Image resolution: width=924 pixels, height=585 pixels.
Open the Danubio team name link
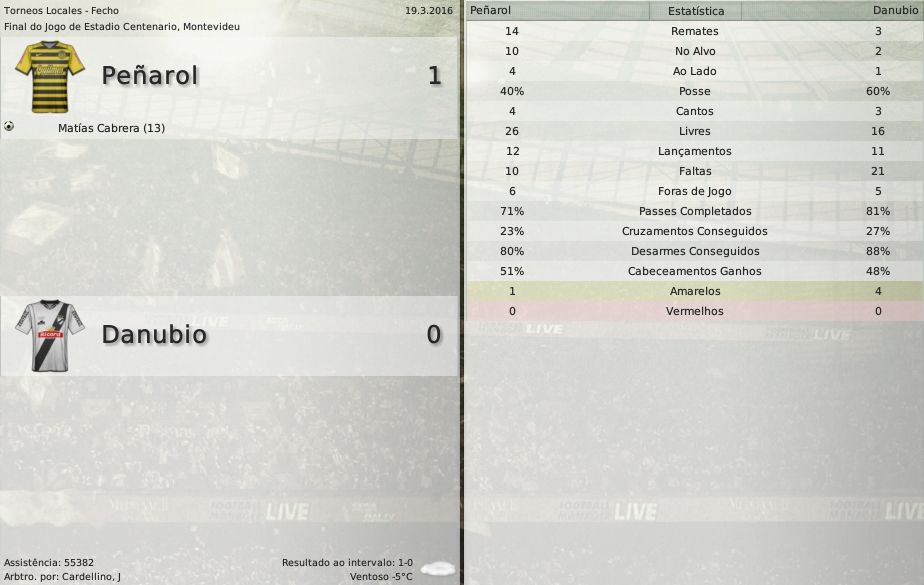(x=154, y=334)
